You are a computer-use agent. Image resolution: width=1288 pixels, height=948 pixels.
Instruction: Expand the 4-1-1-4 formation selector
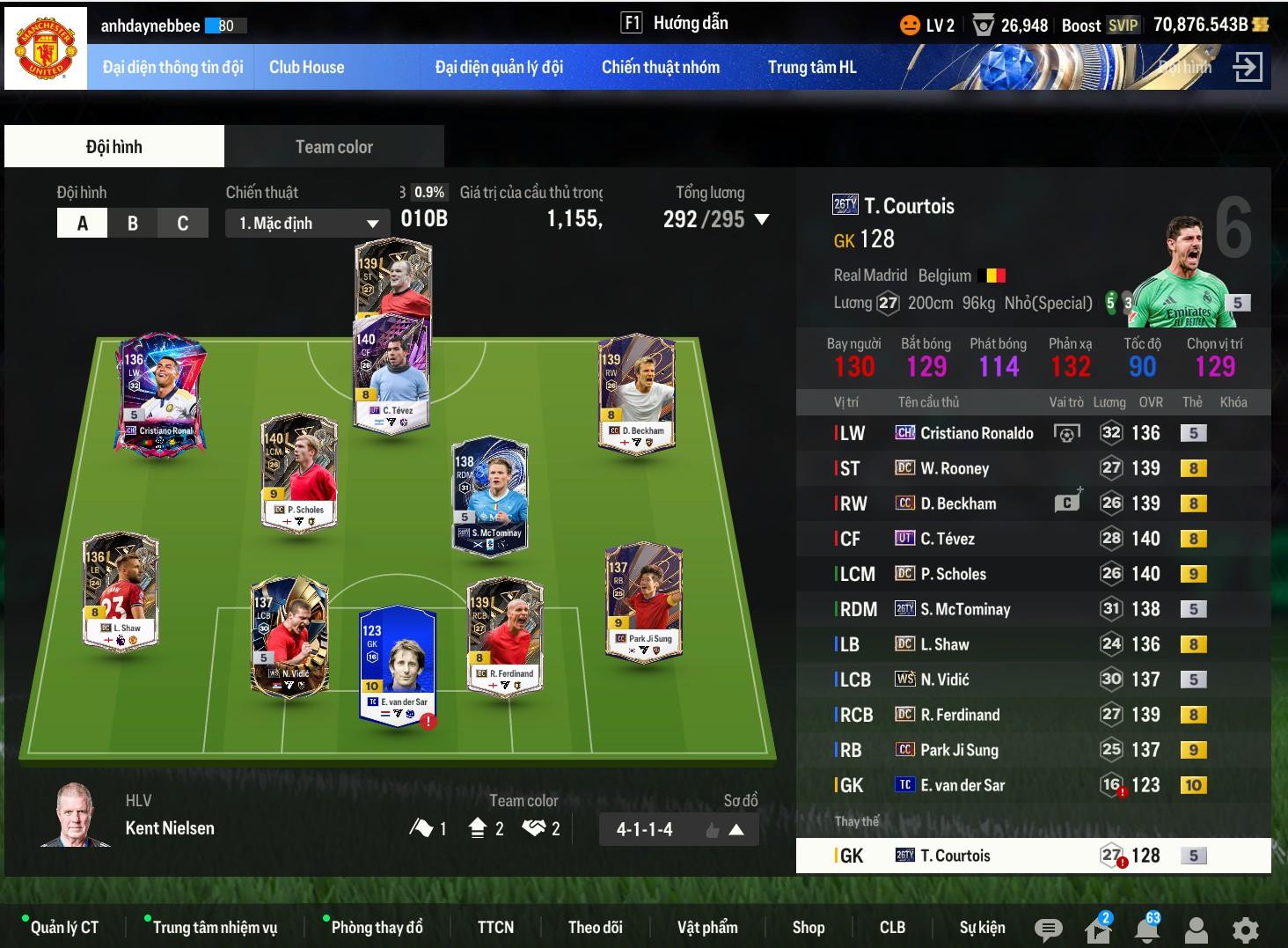point(736,829)
